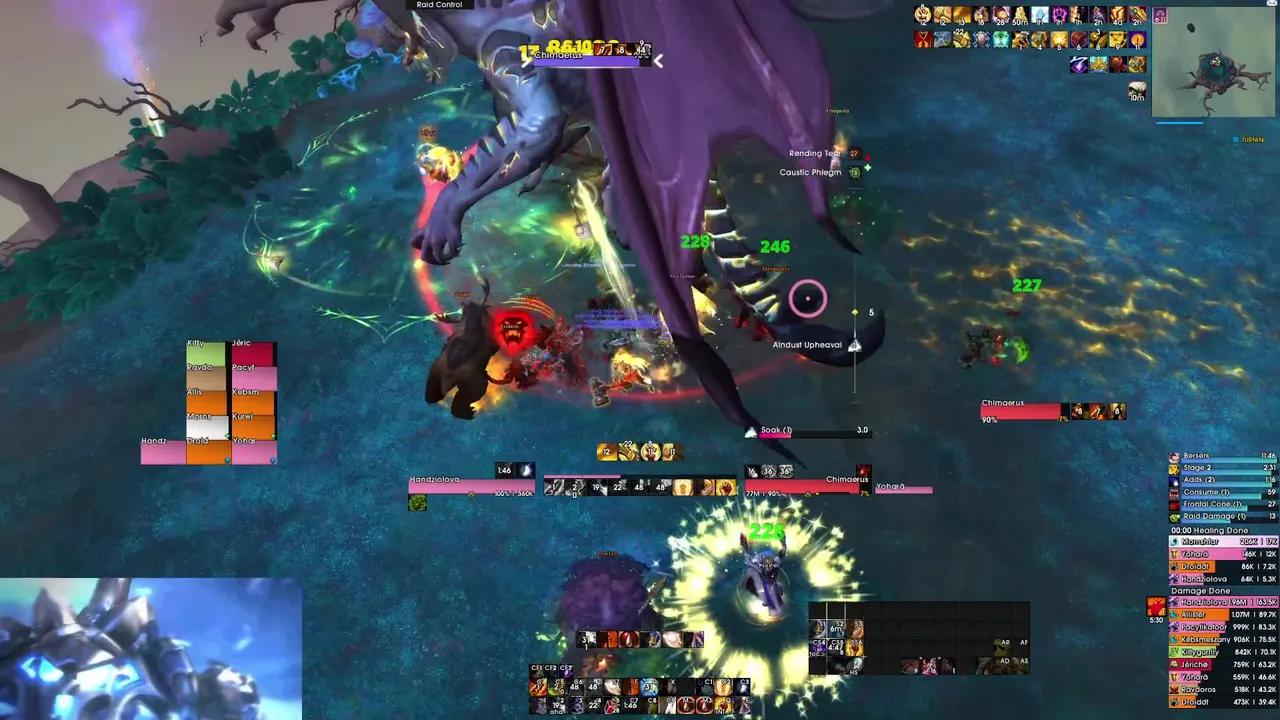Open the Raid Control panel
This screenshot has height=720, width=1280.
440,4
